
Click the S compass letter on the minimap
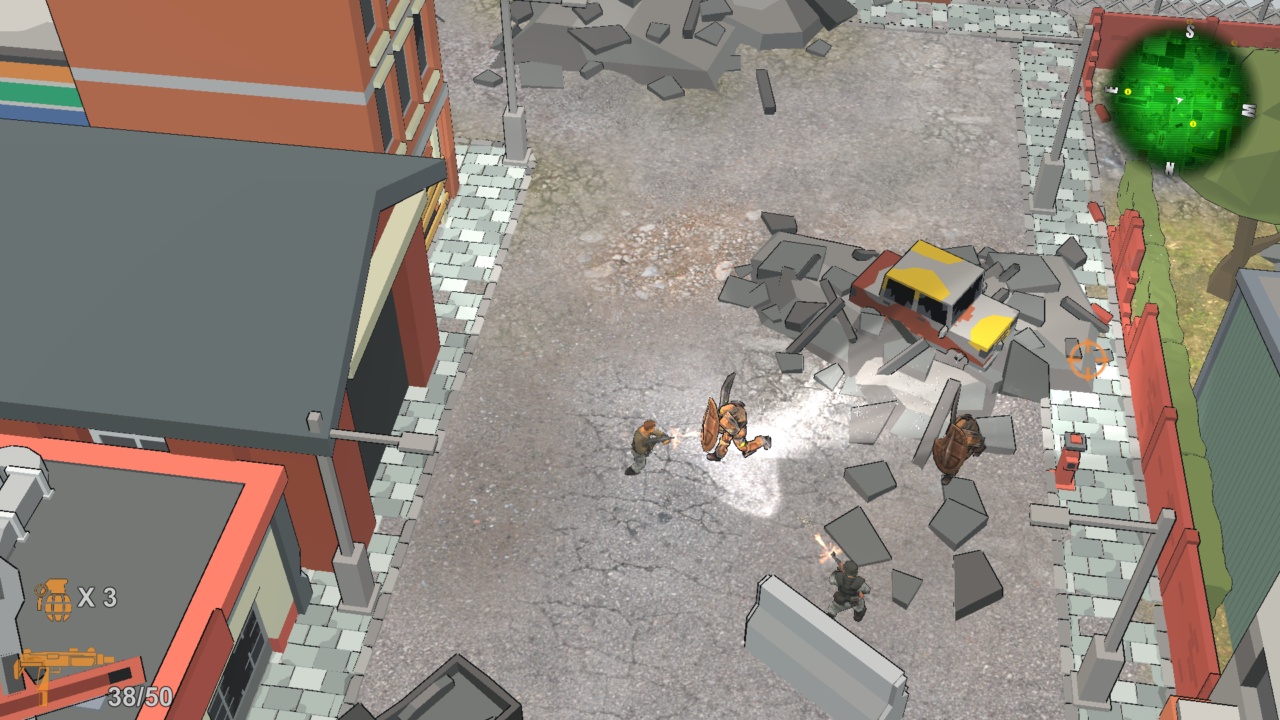click(1189, 31)
